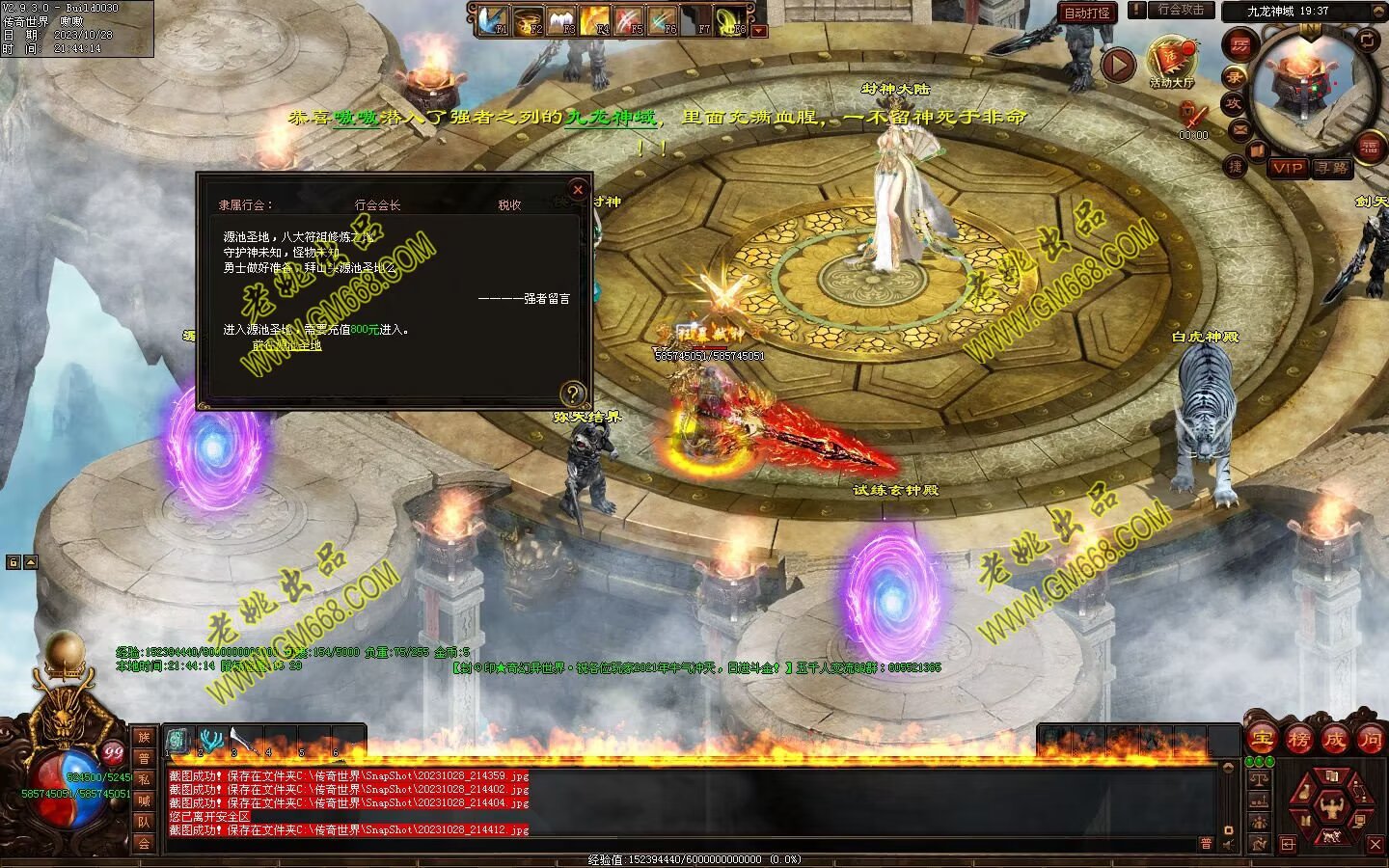Show the 榜 rankings button

1298,740
